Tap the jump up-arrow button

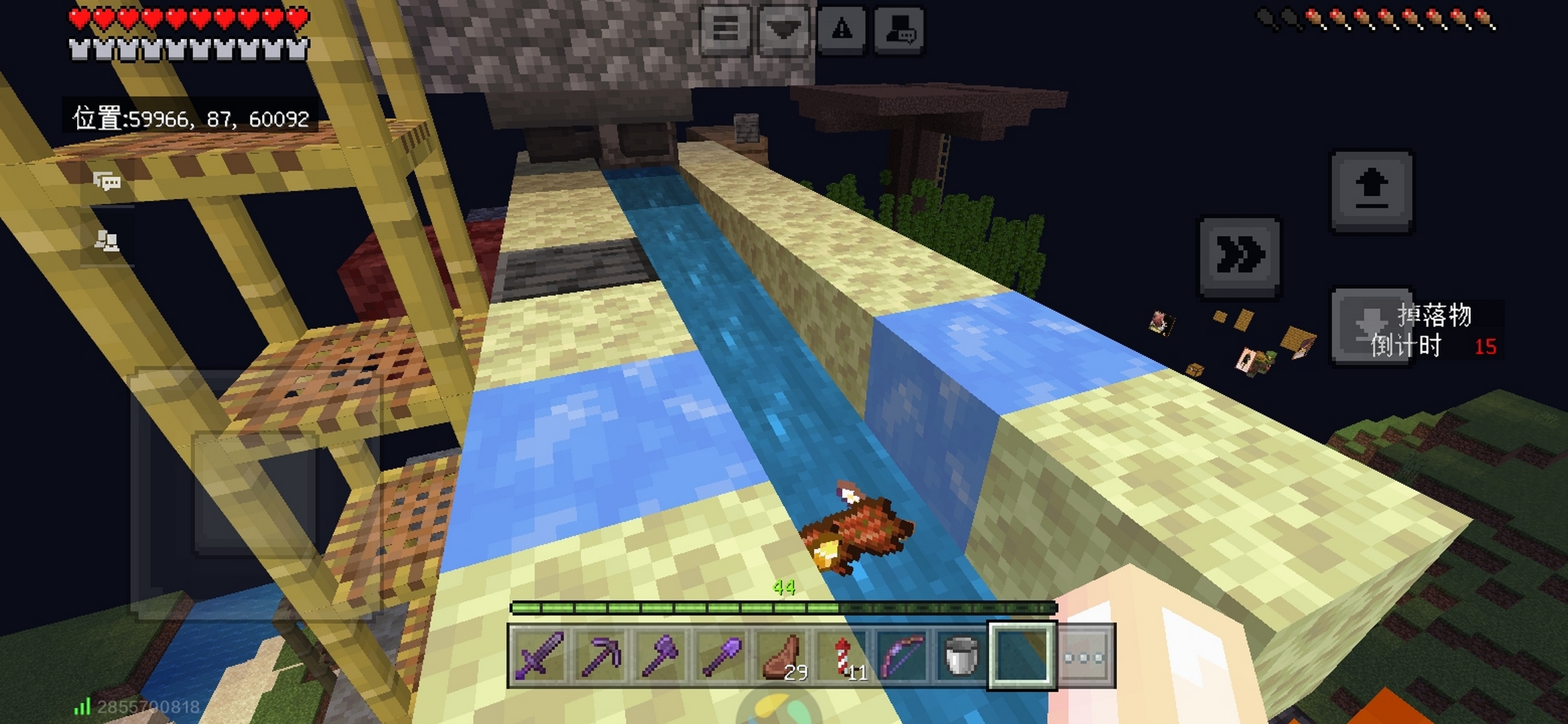tap(1372, 191)
